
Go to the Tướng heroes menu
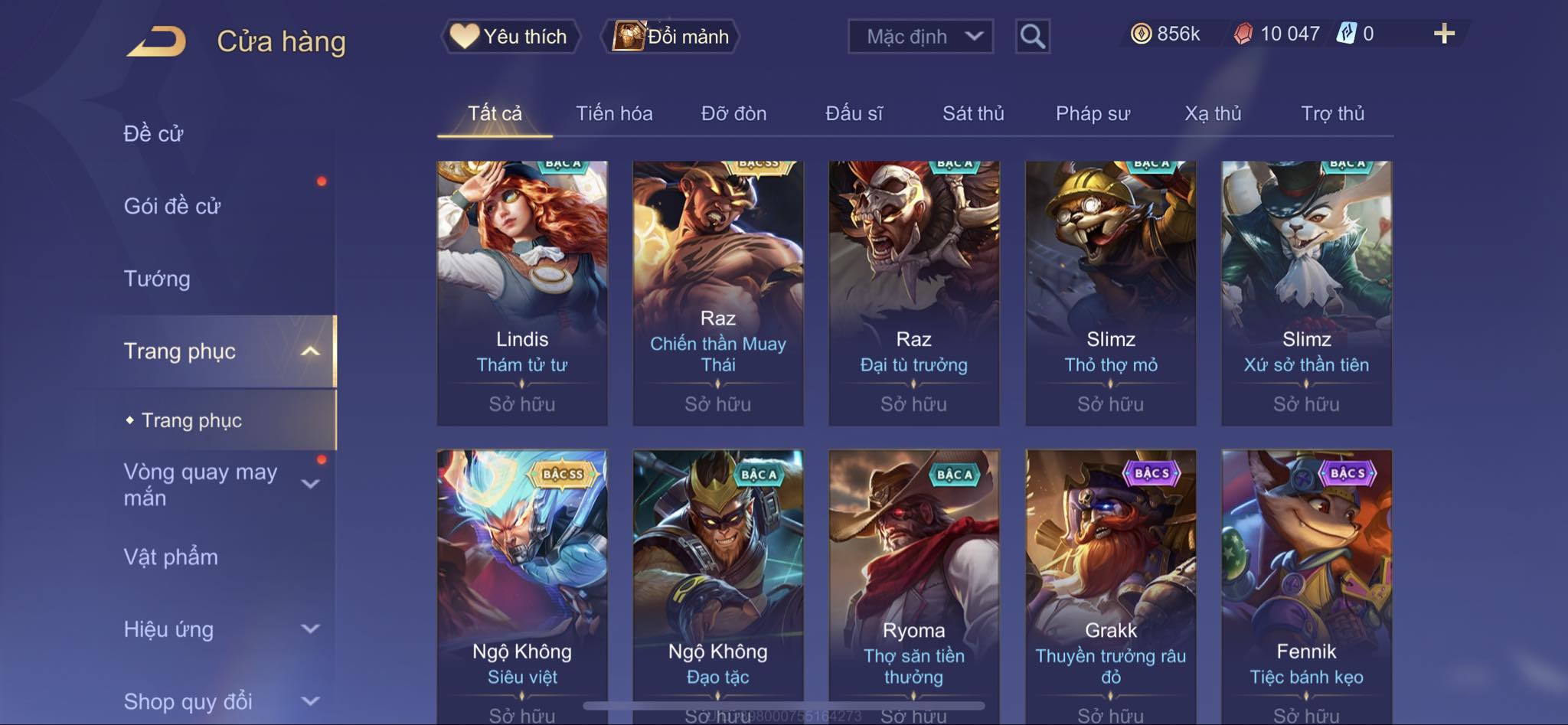157,279
